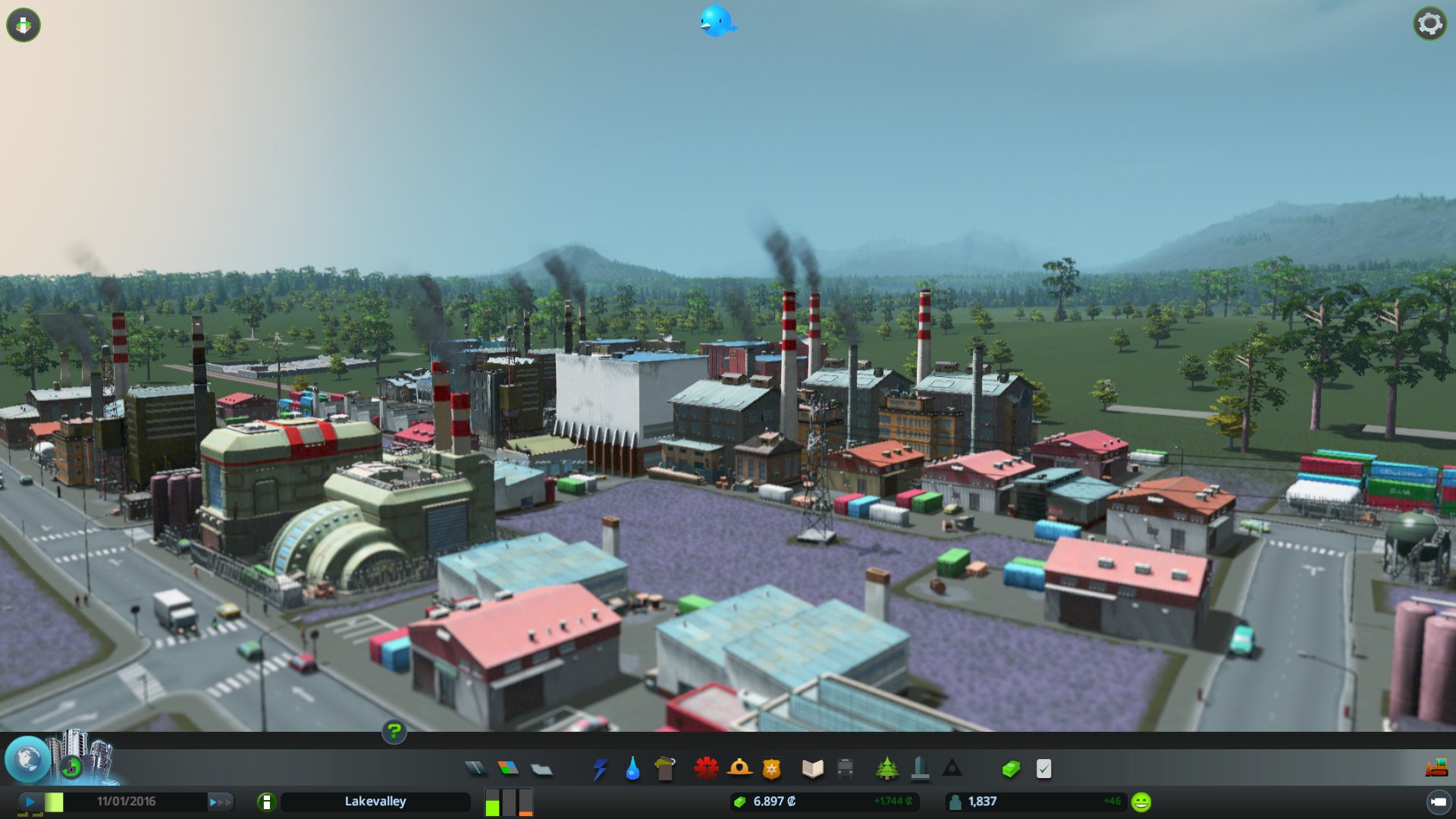Open the Policies panel with the checkmark icon
Image resolution: width=1456 pixels, height=819 pixels.
click(x=1042, y=768)
